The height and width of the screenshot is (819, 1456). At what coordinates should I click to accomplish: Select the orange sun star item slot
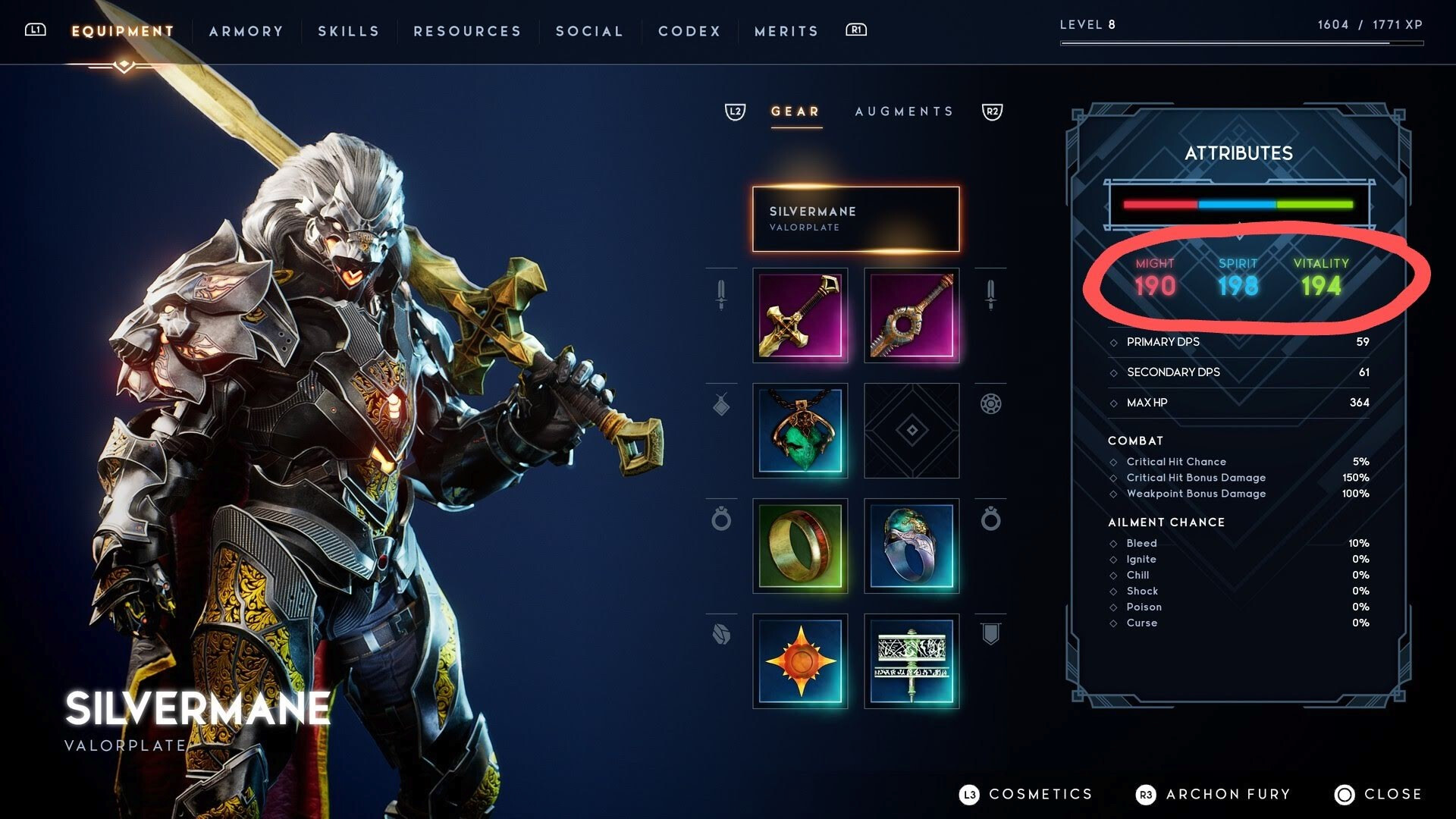pos(800,661)
